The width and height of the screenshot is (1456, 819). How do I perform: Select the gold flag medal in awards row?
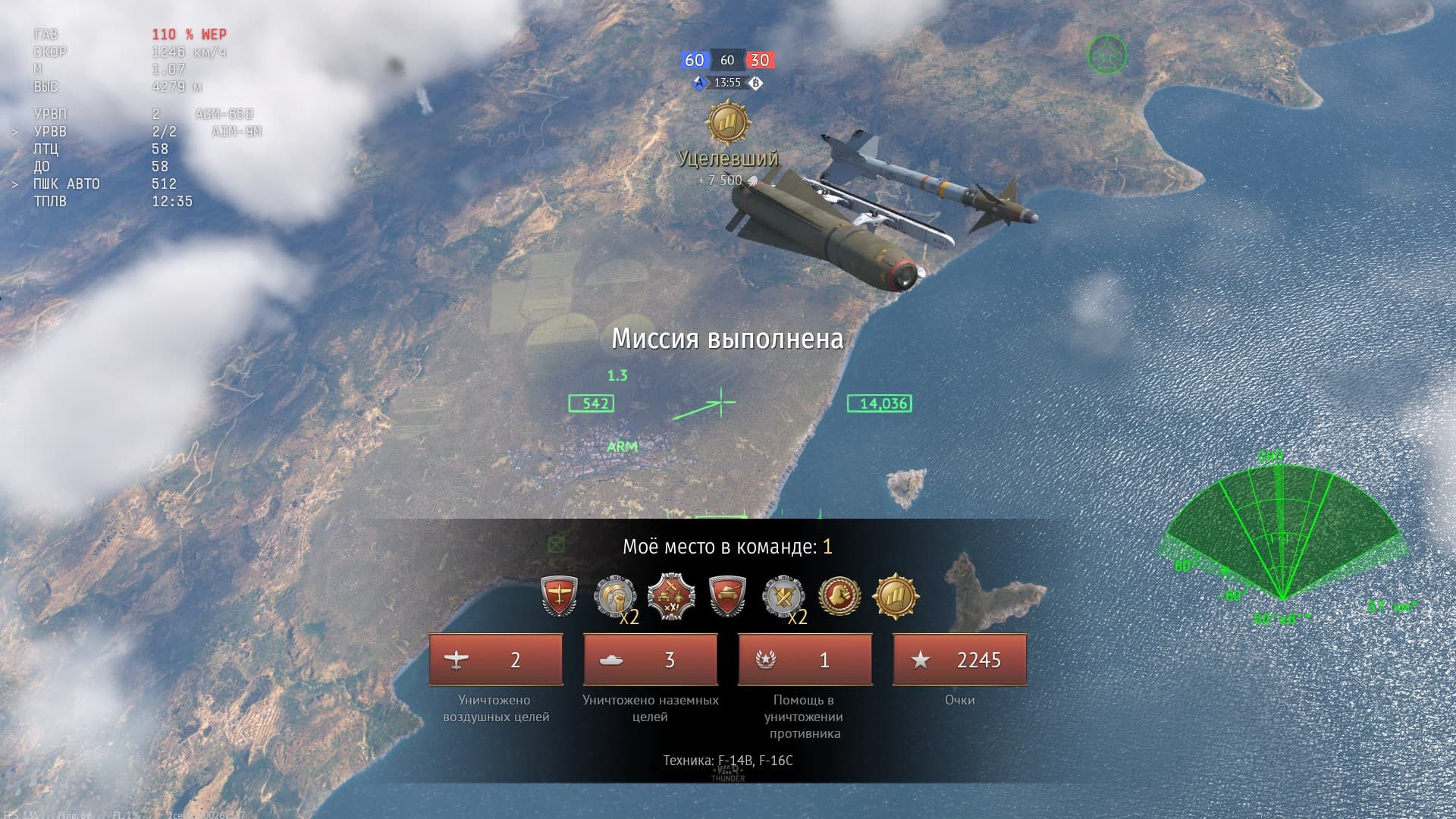[896, 596]
